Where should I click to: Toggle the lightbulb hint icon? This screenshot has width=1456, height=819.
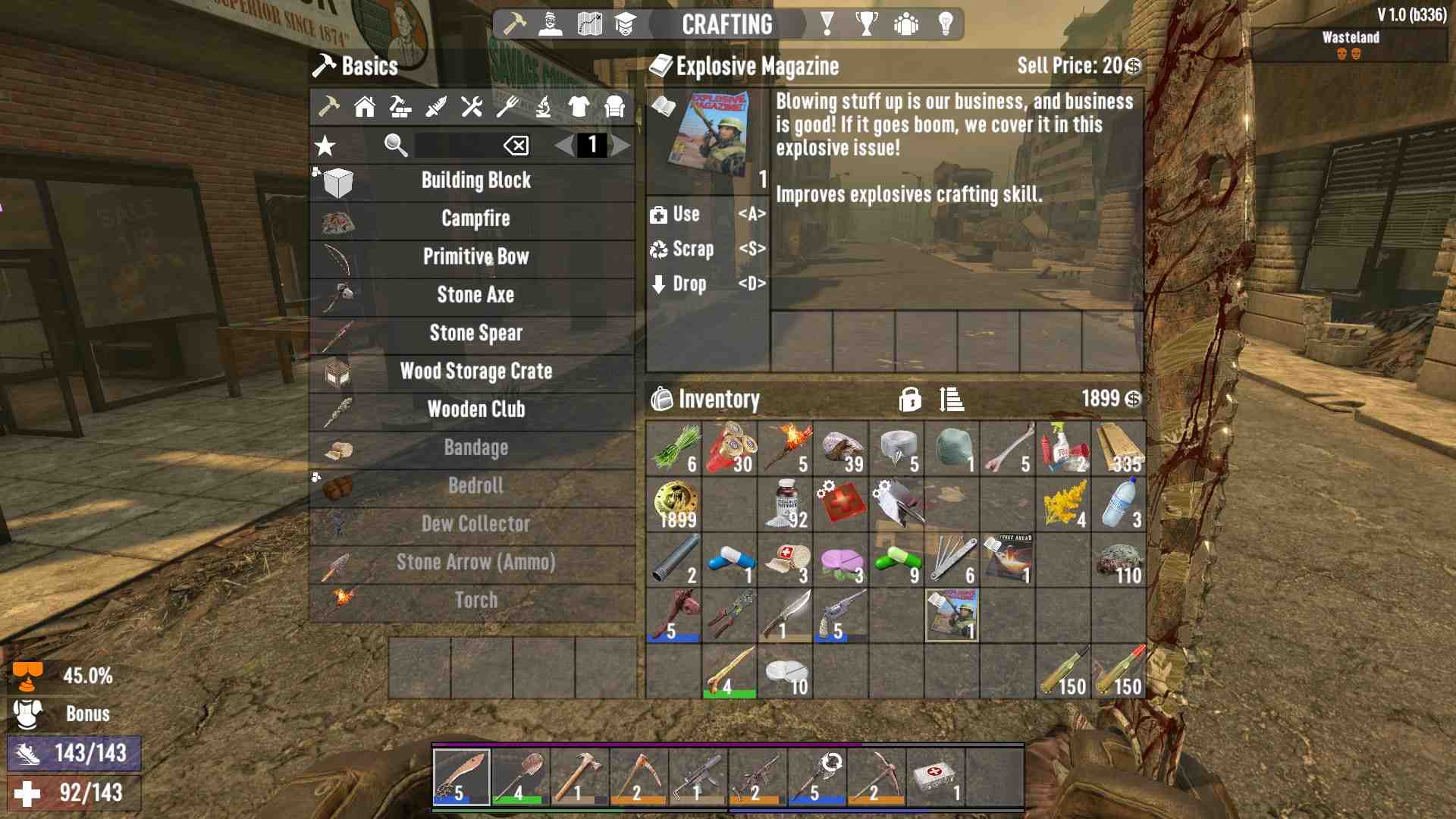(x=945, y=24)
